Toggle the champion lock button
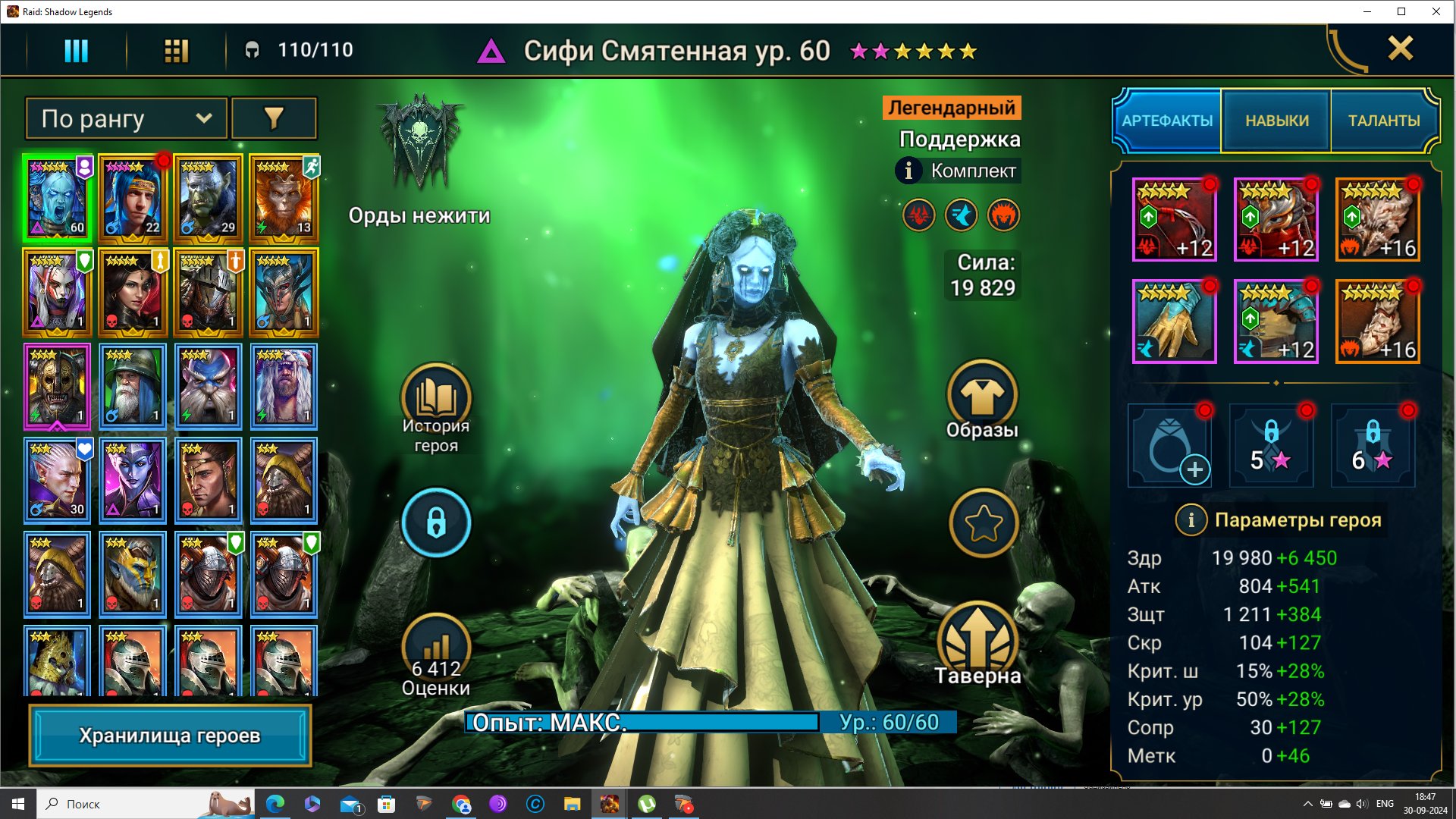Viewport: 1456px width, 819px height. [x=436, y=522]
